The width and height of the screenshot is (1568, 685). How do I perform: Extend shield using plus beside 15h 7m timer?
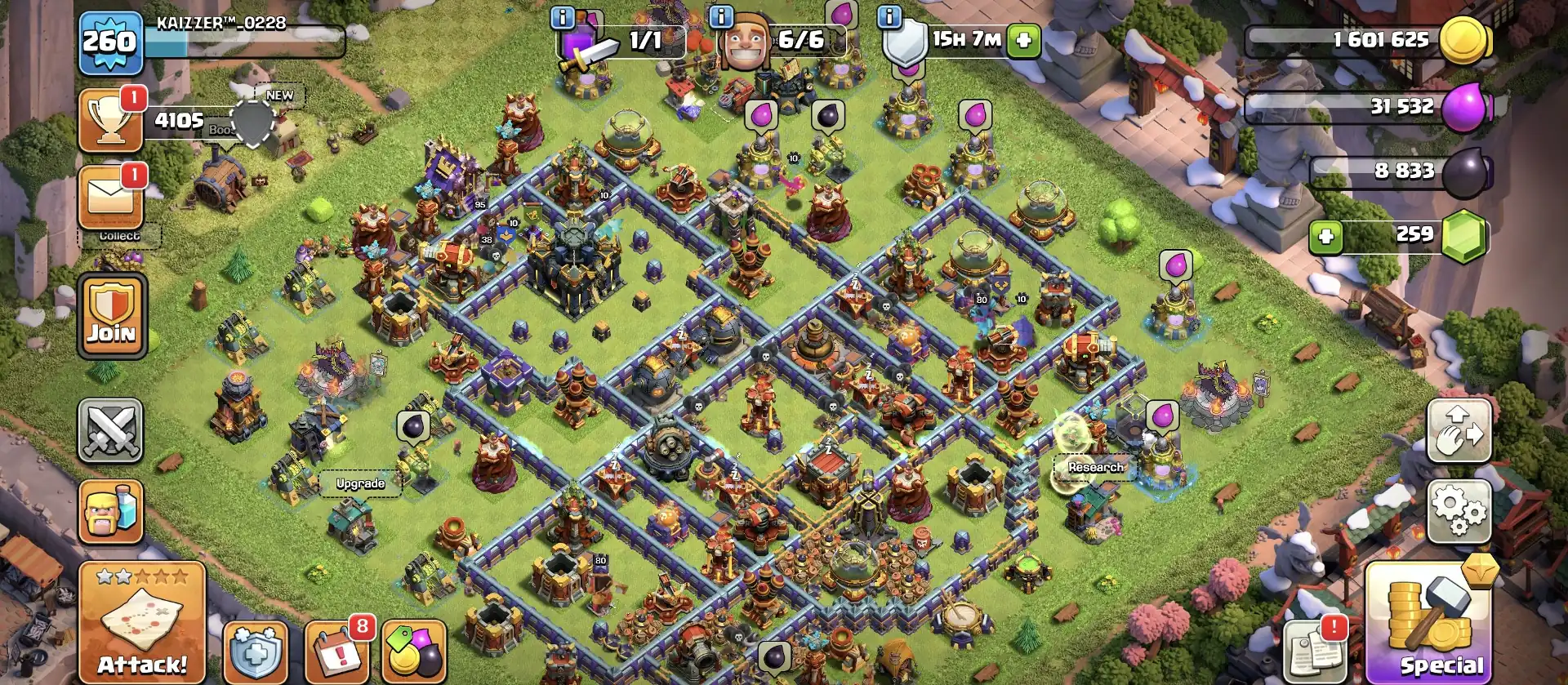click(x=1024, y=38)
